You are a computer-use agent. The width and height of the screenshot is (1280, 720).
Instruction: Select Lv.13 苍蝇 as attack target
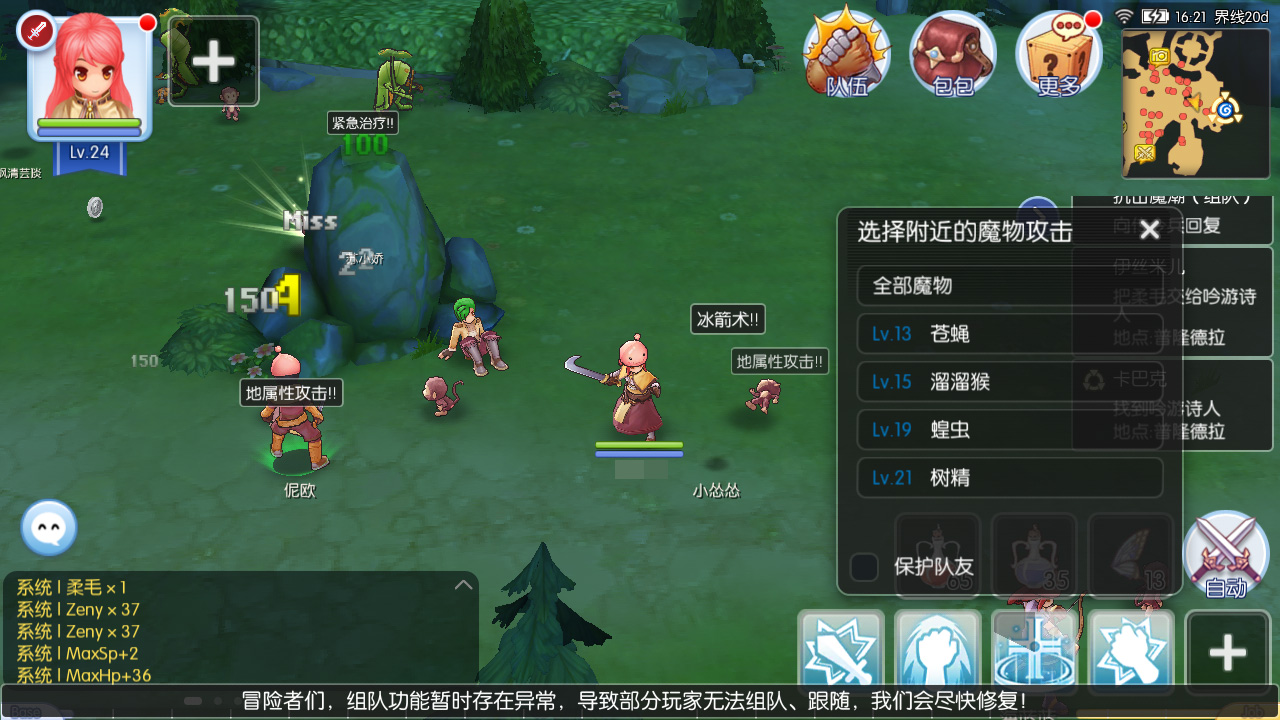pos(1011,334)
